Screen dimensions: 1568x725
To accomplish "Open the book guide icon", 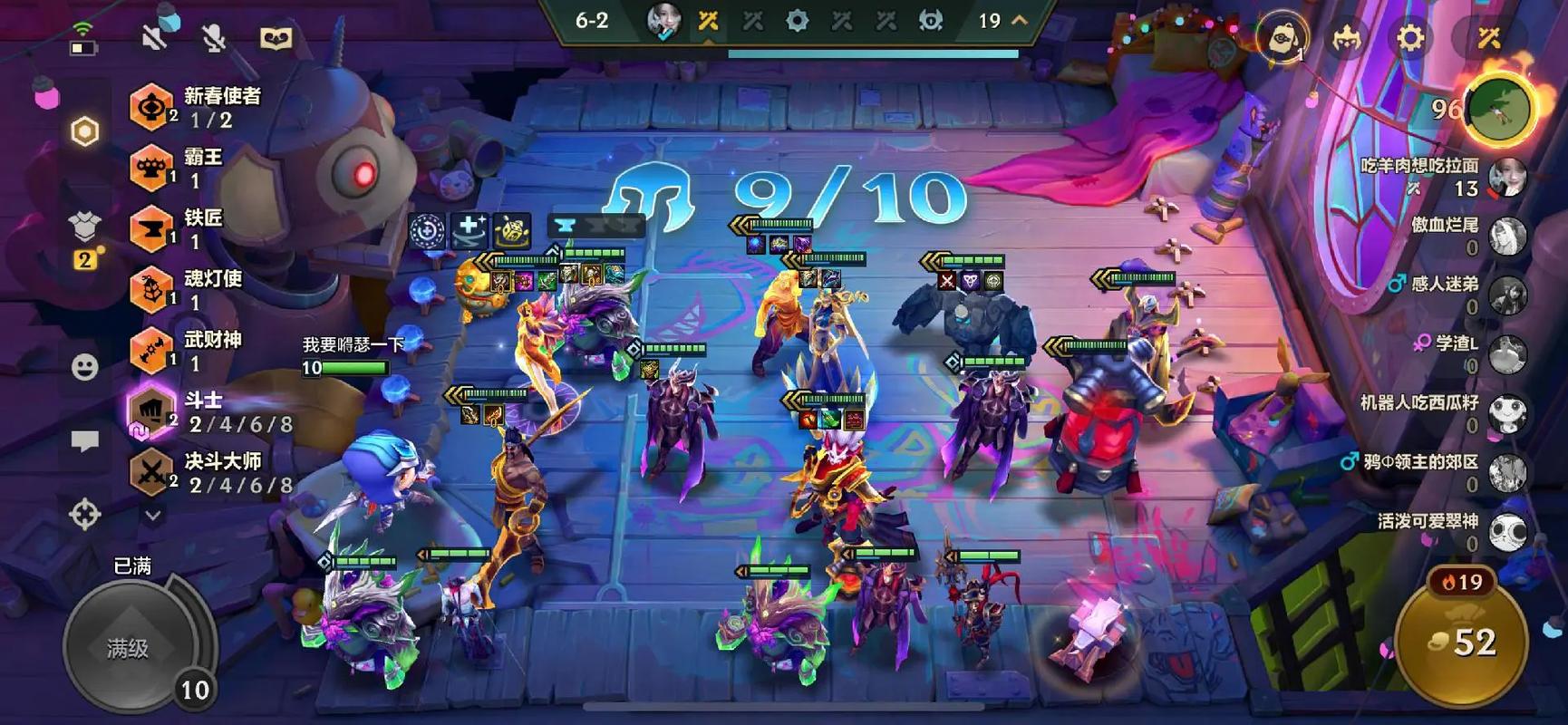I will click(x=276, y=38).
